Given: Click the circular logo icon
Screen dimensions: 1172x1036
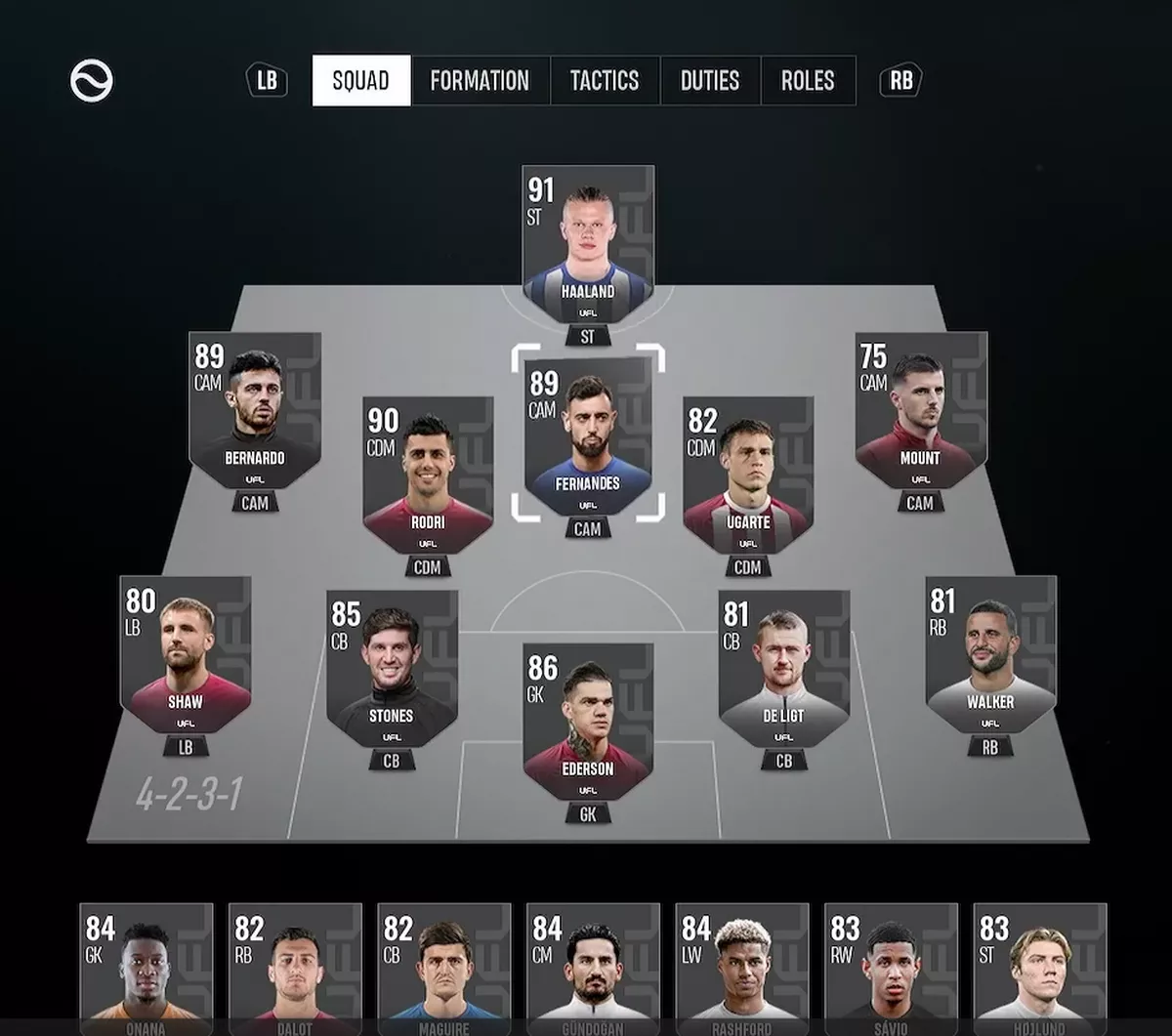Looking at the screenshot, I should tap(92, 80).
